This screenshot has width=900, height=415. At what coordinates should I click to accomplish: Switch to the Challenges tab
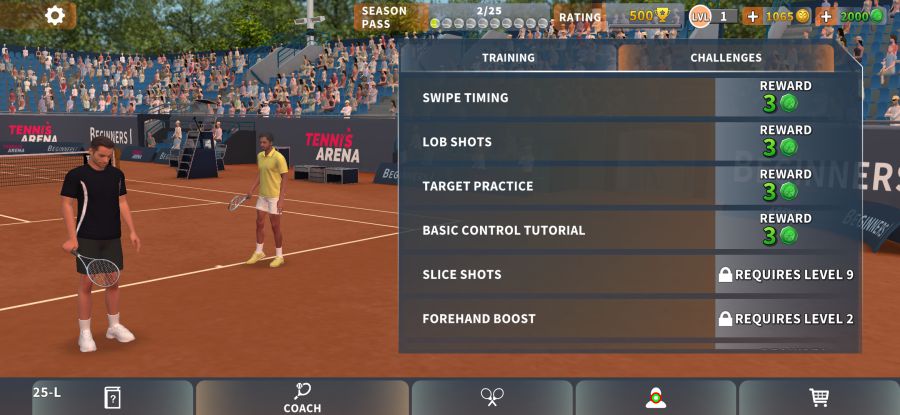[725, 58]
